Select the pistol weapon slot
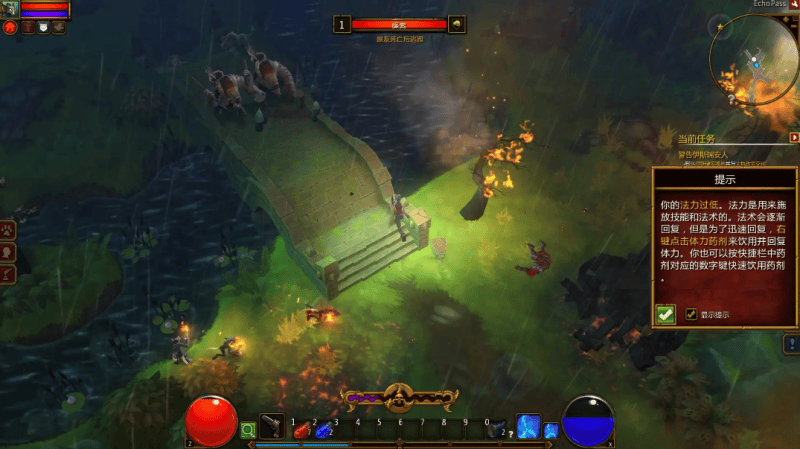Viewport: 800px width, 449px height. (272, 426)
